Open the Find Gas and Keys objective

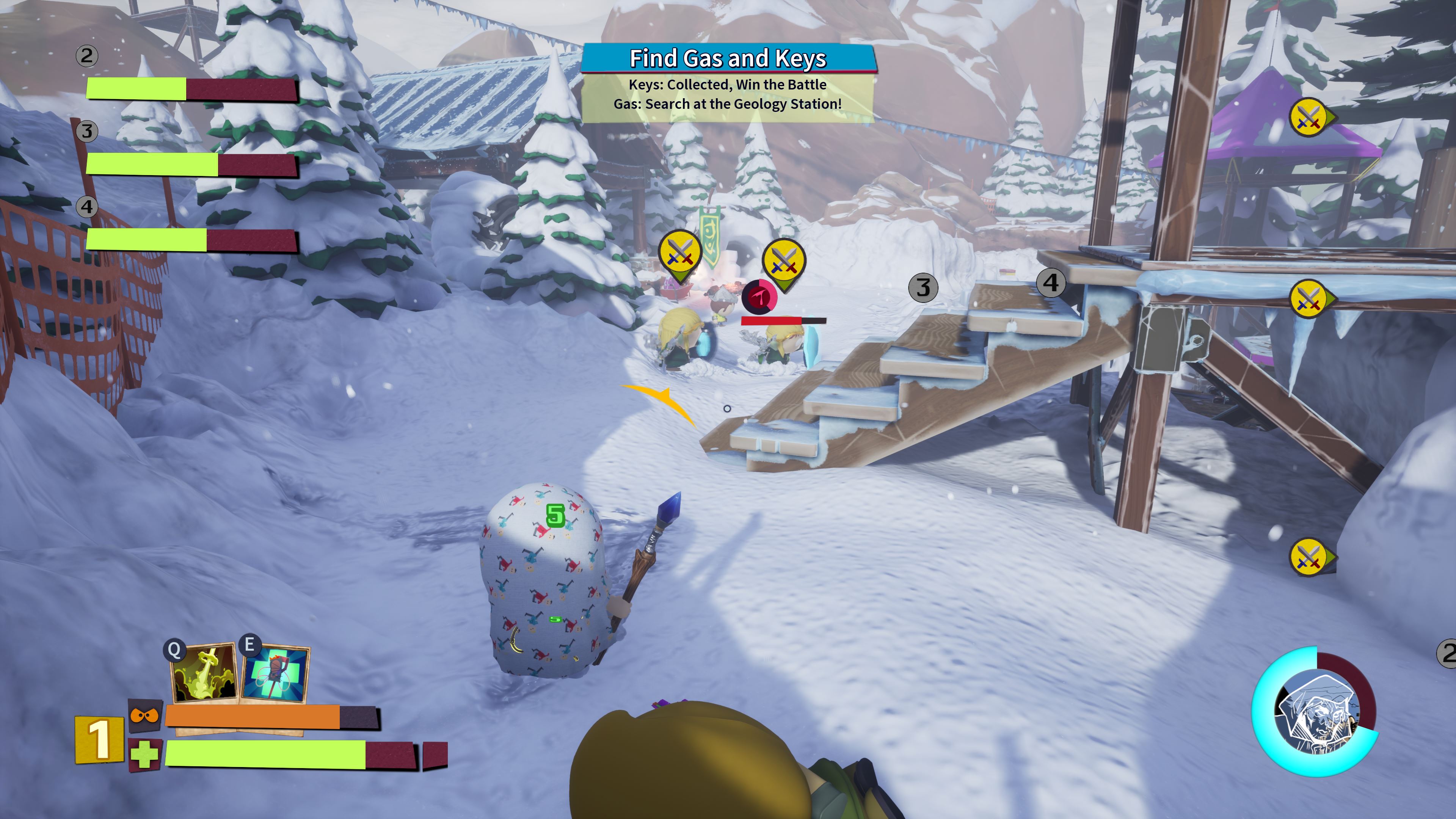728,58
